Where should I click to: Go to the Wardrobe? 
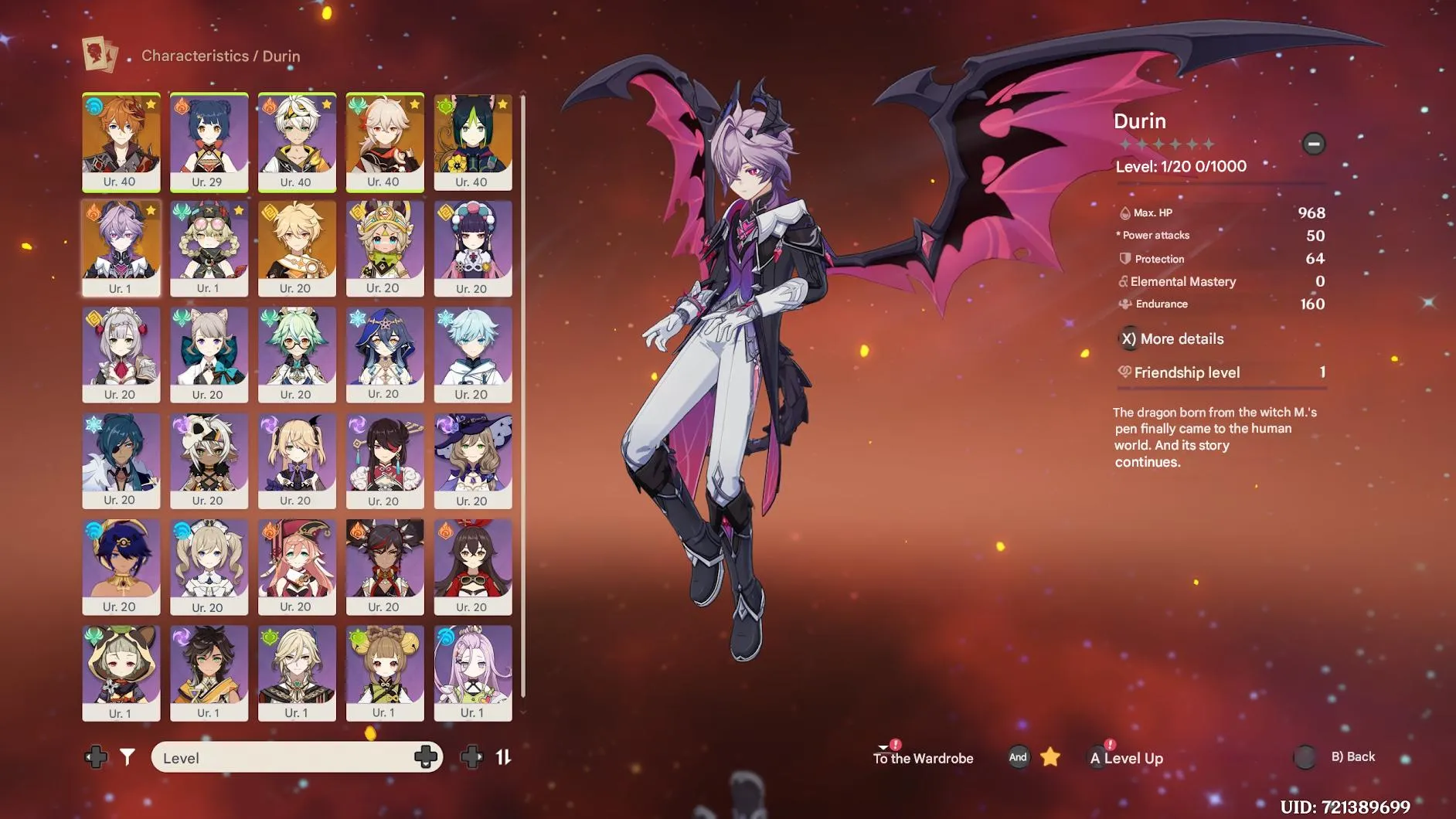point(923,758)
